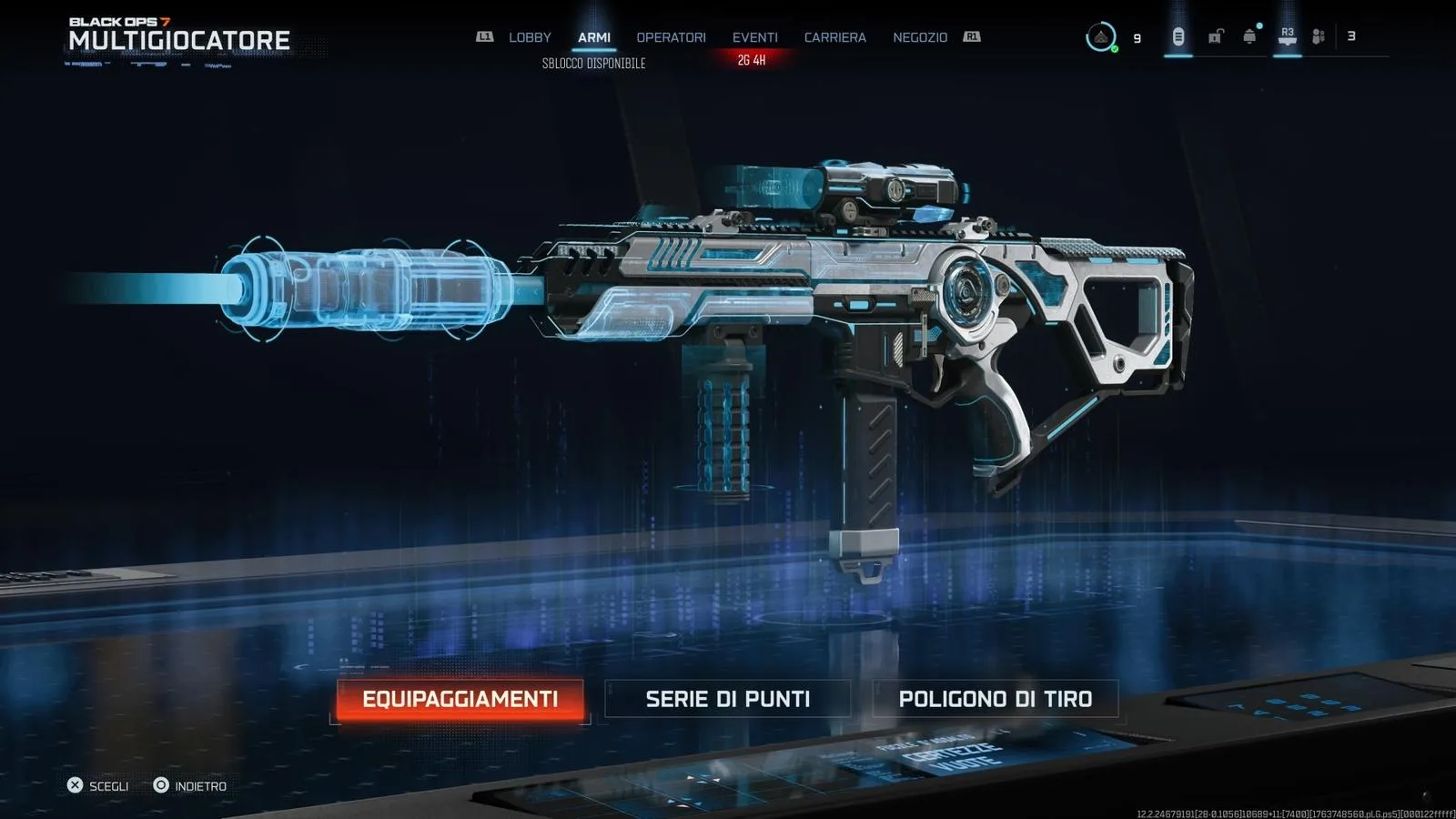
Task: Open the notifications bell
Action: click(x=1249, y=37)
